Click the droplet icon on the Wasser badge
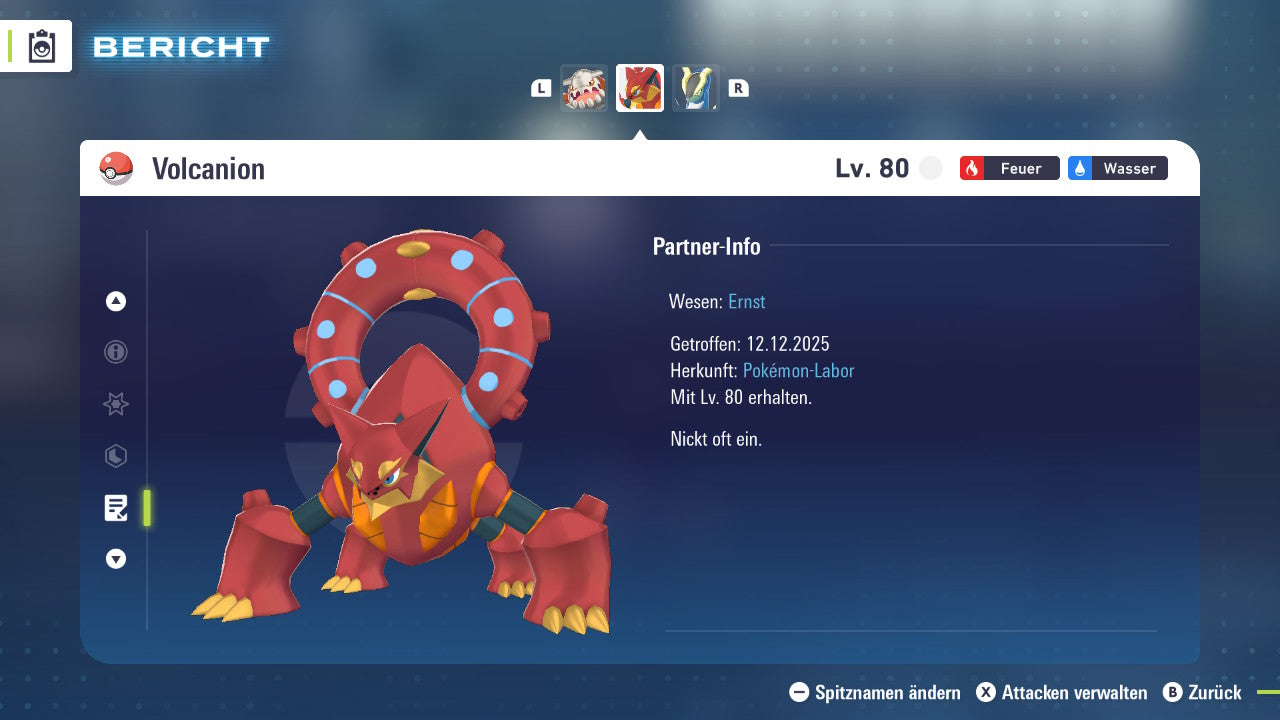This screenshot has height=720, width=1280. [x=1081, y=168]
